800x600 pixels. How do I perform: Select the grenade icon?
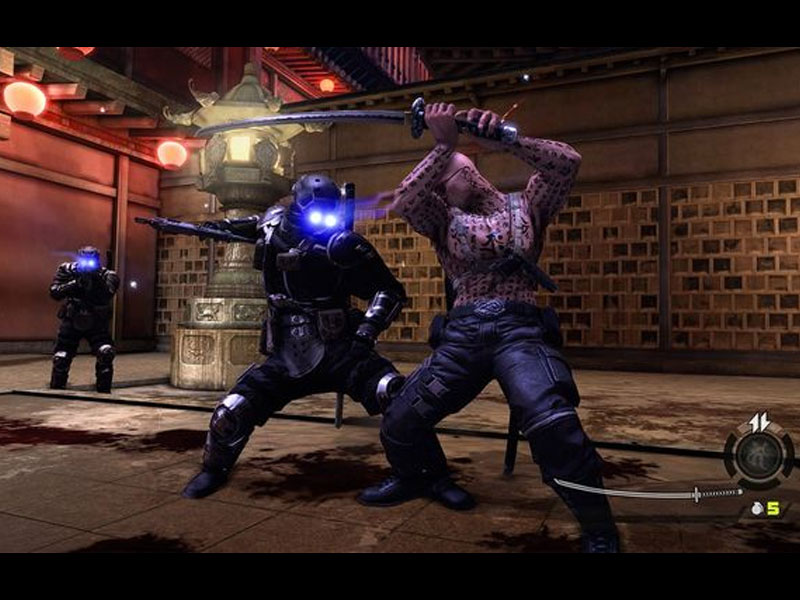[758, 509]
